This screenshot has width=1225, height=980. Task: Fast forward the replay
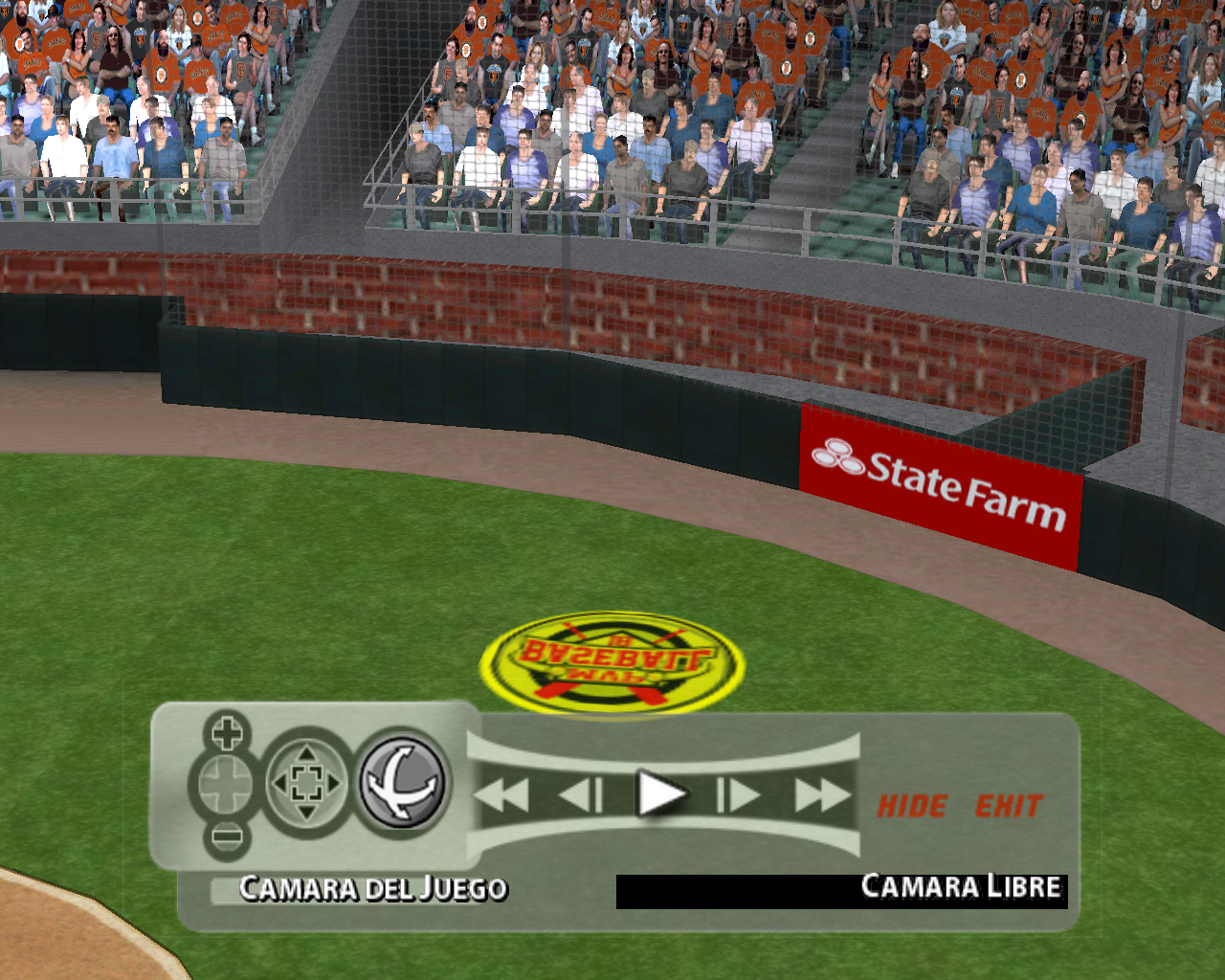pos(821,795)
